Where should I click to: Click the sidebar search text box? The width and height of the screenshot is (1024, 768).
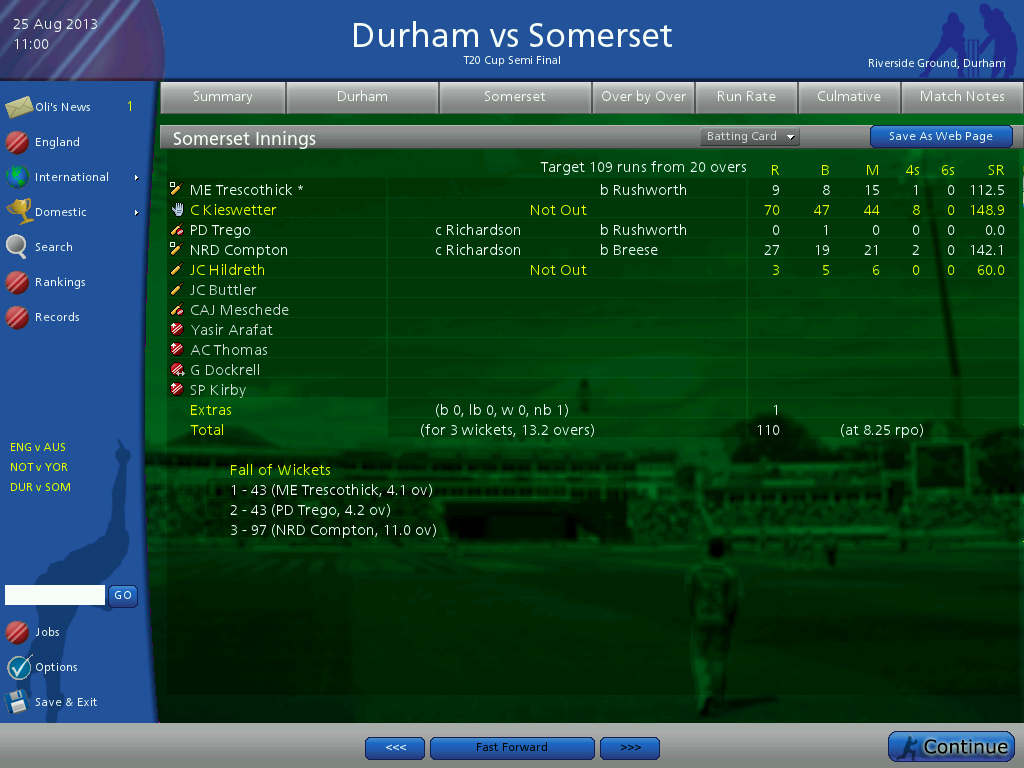pyautogui.click(x=55, y=595)
